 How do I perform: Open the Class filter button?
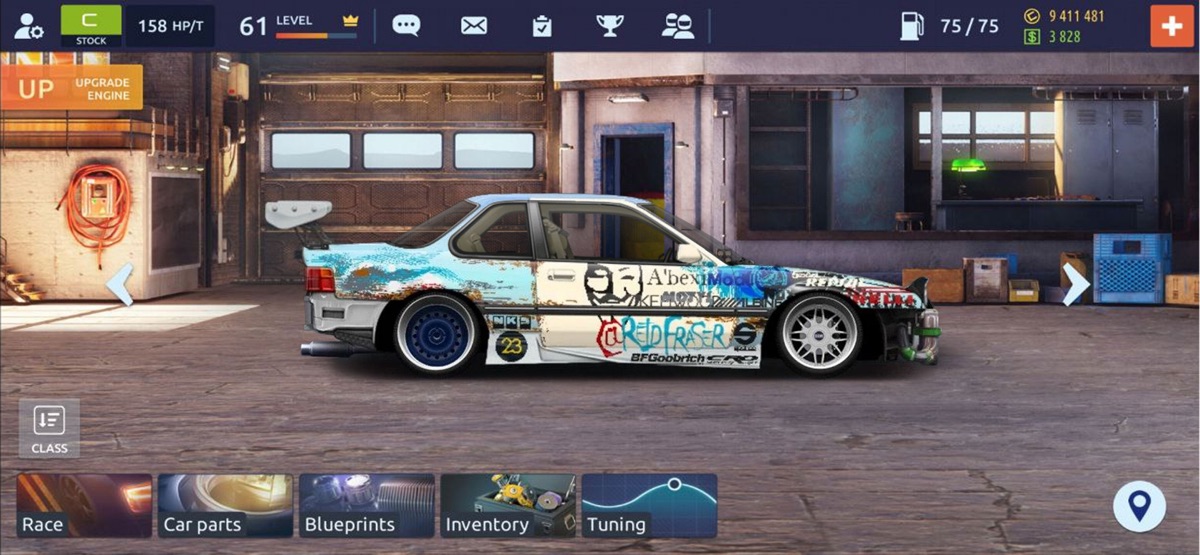tap(49, 428)
